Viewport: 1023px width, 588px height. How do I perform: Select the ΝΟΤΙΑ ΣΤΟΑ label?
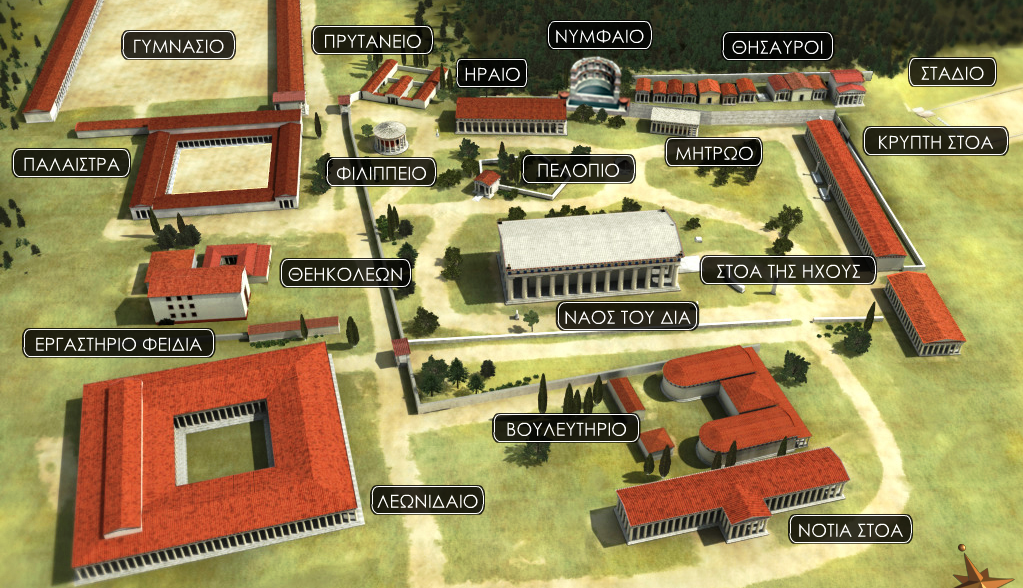850,529
